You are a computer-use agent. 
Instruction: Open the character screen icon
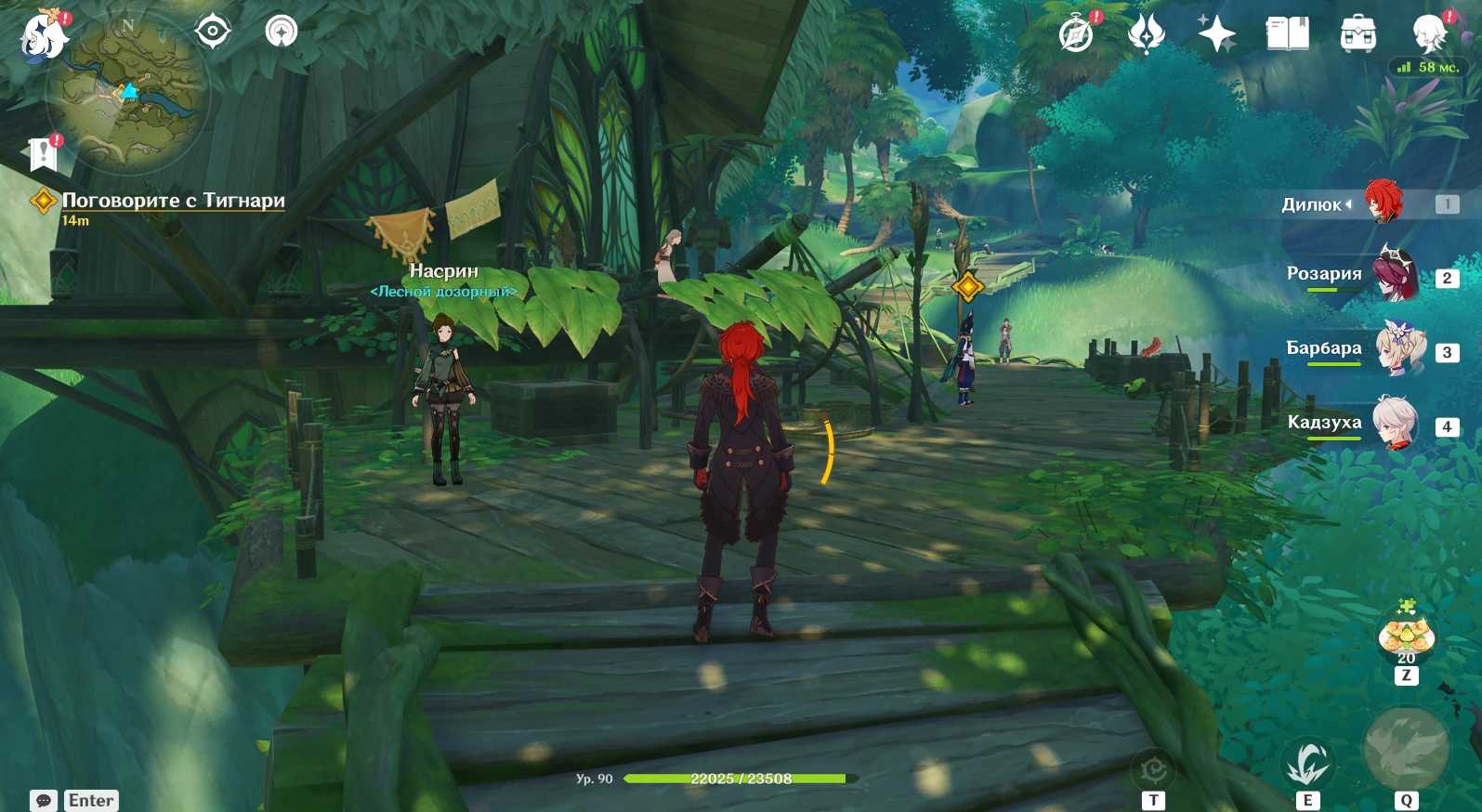click(x=1428, y=35)
